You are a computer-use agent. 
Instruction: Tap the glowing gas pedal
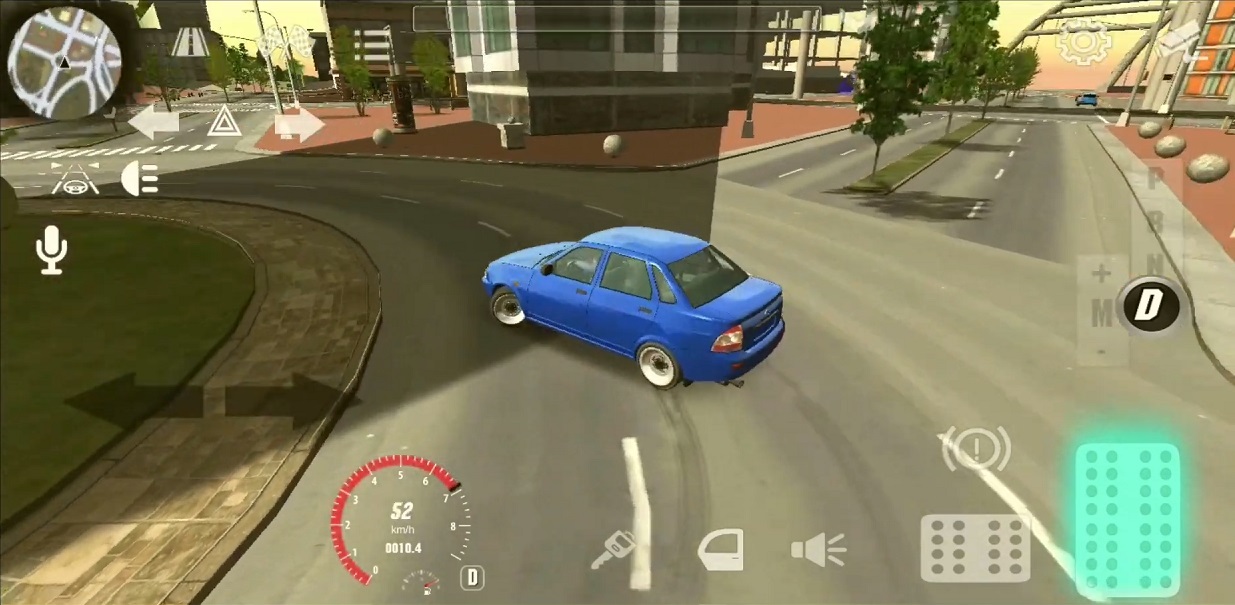point(1127,518)
